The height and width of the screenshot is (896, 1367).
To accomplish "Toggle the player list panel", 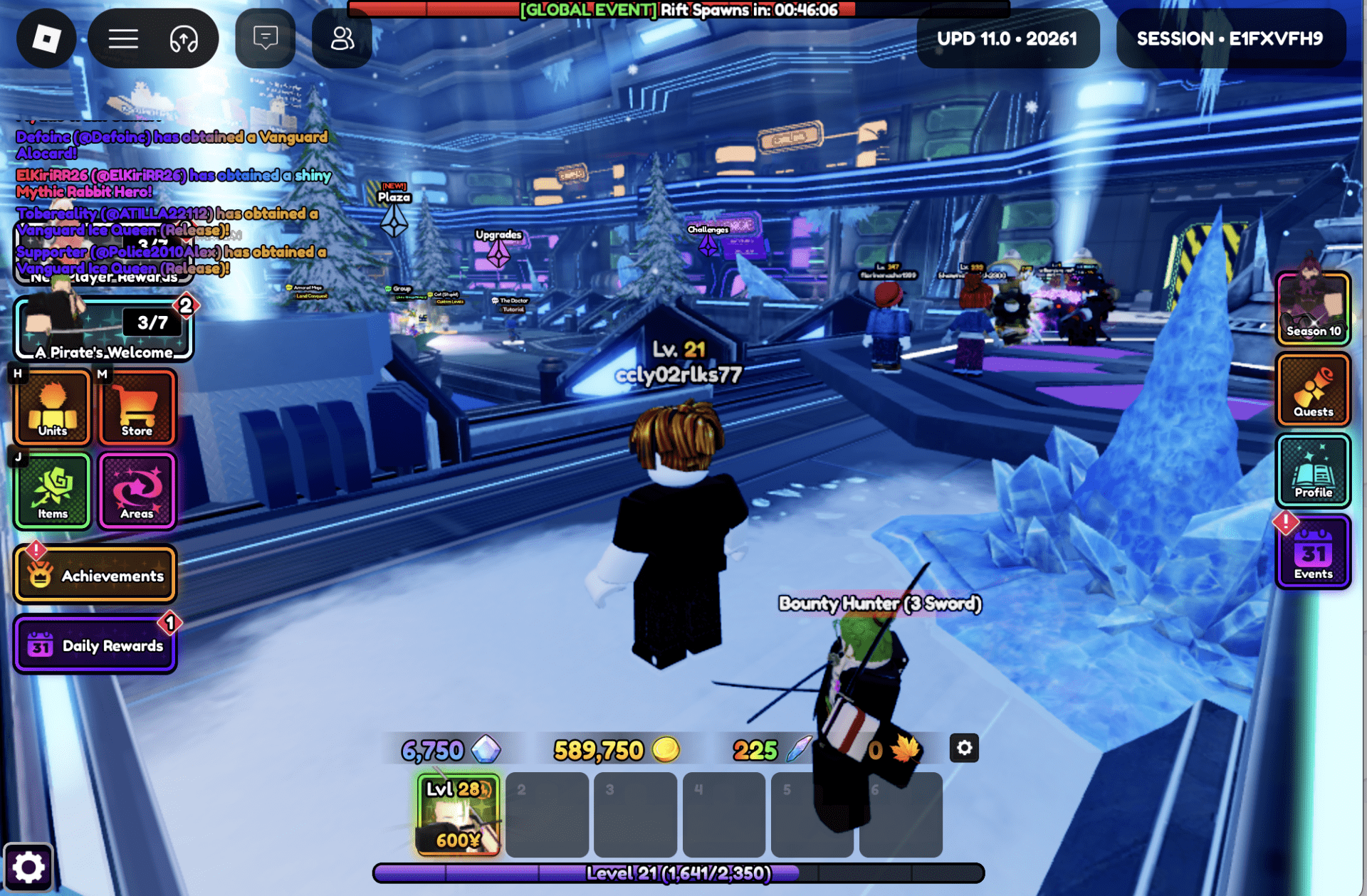I will point(342,39).
